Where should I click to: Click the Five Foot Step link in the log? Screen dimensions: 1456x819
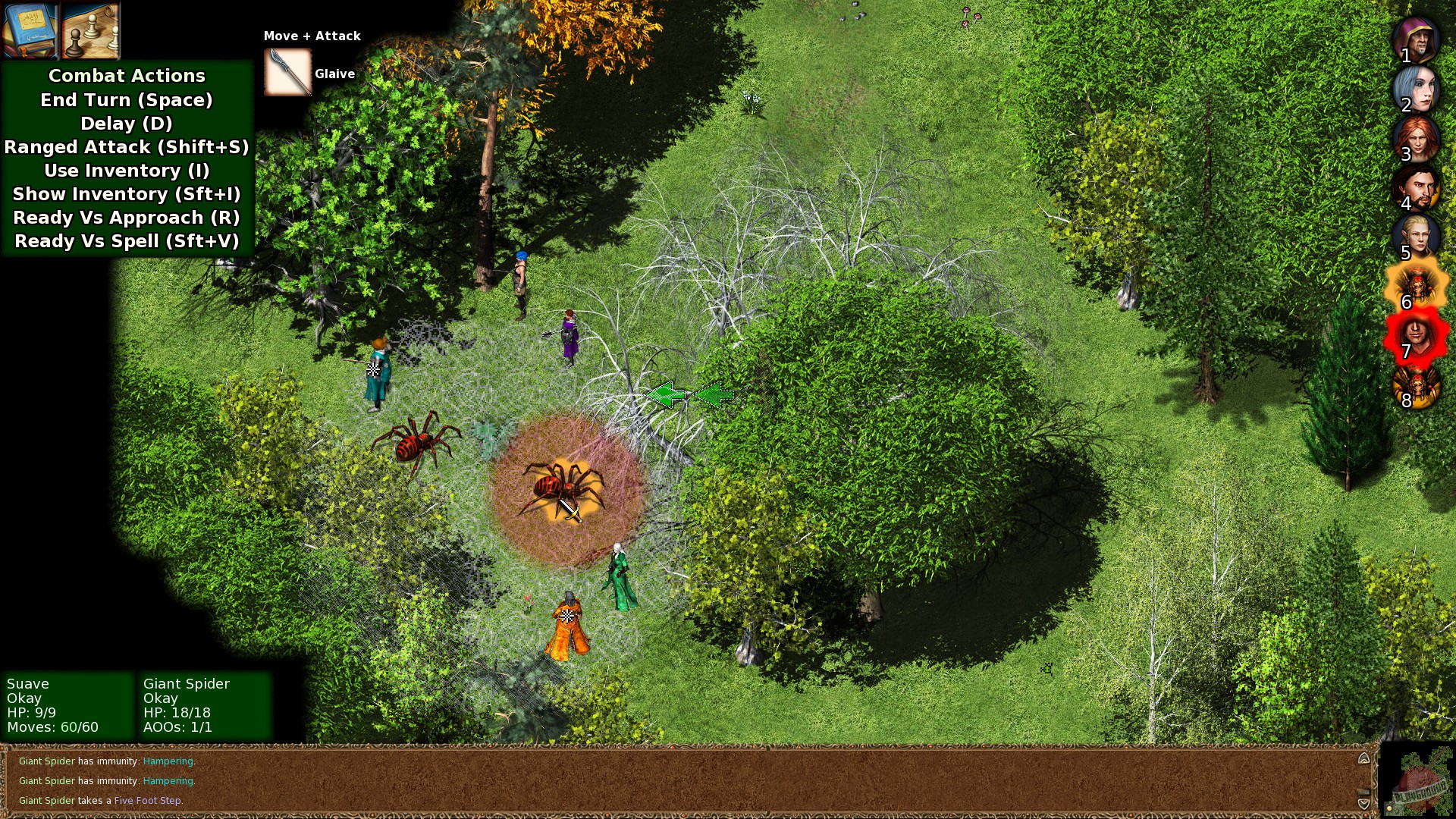coord(147,800)
